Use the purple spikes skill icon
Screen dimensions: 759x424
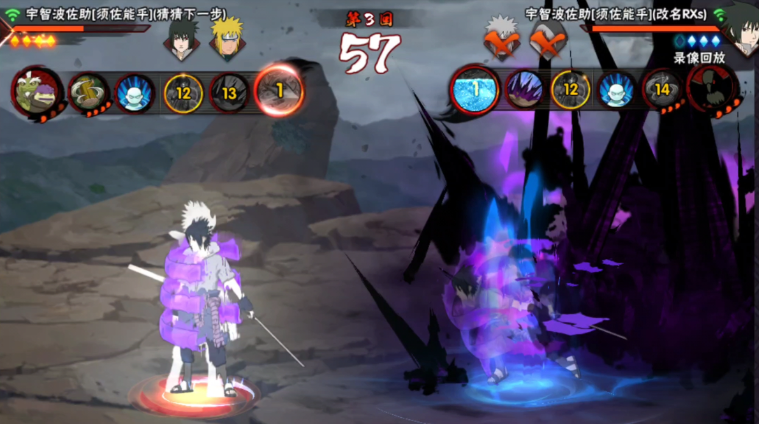[524, 91]
